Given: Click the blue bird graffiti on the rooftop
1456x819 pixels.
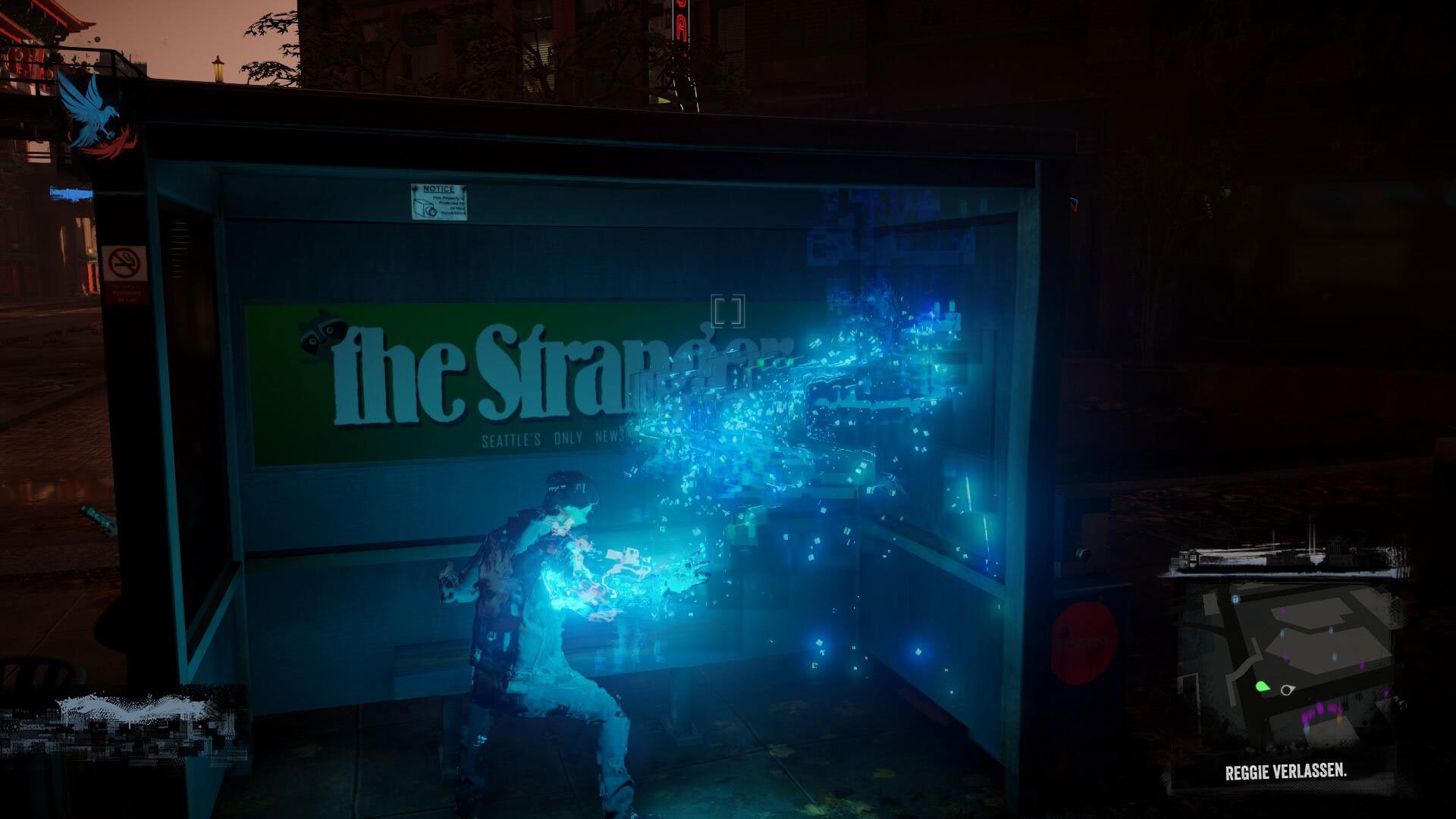Looking at the screenshot, I should pos(91,112).
